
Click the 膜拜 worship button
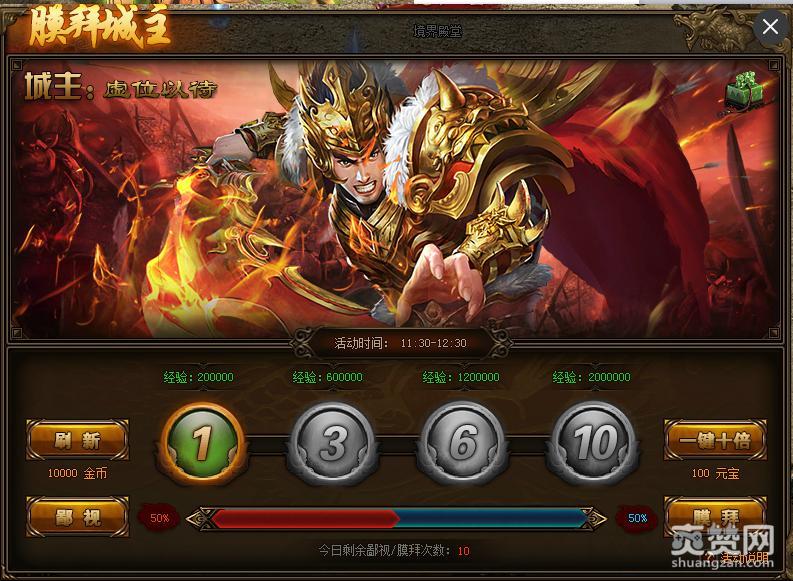714,515
